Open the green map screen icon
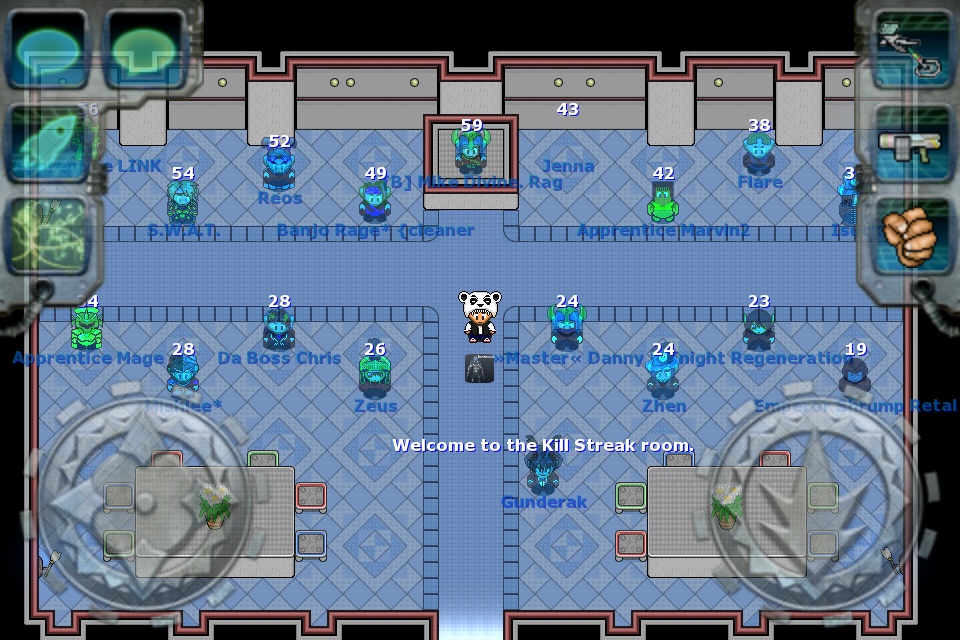The image size is (960, 640). pos(46,236)
